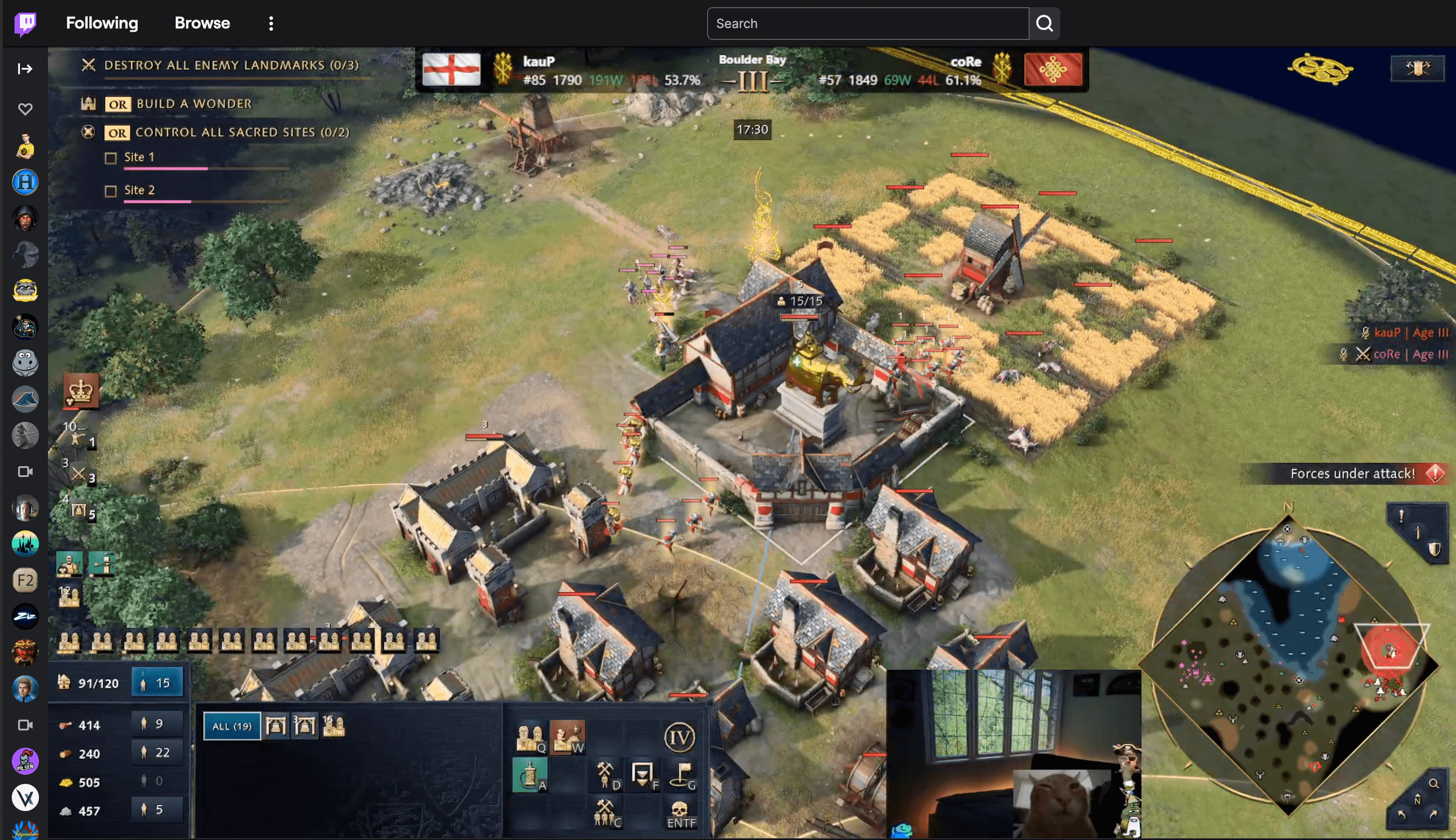Click the Twitch search field
Image resolution: width=1456 pixels, height=840 pixels.
[867, 24]
